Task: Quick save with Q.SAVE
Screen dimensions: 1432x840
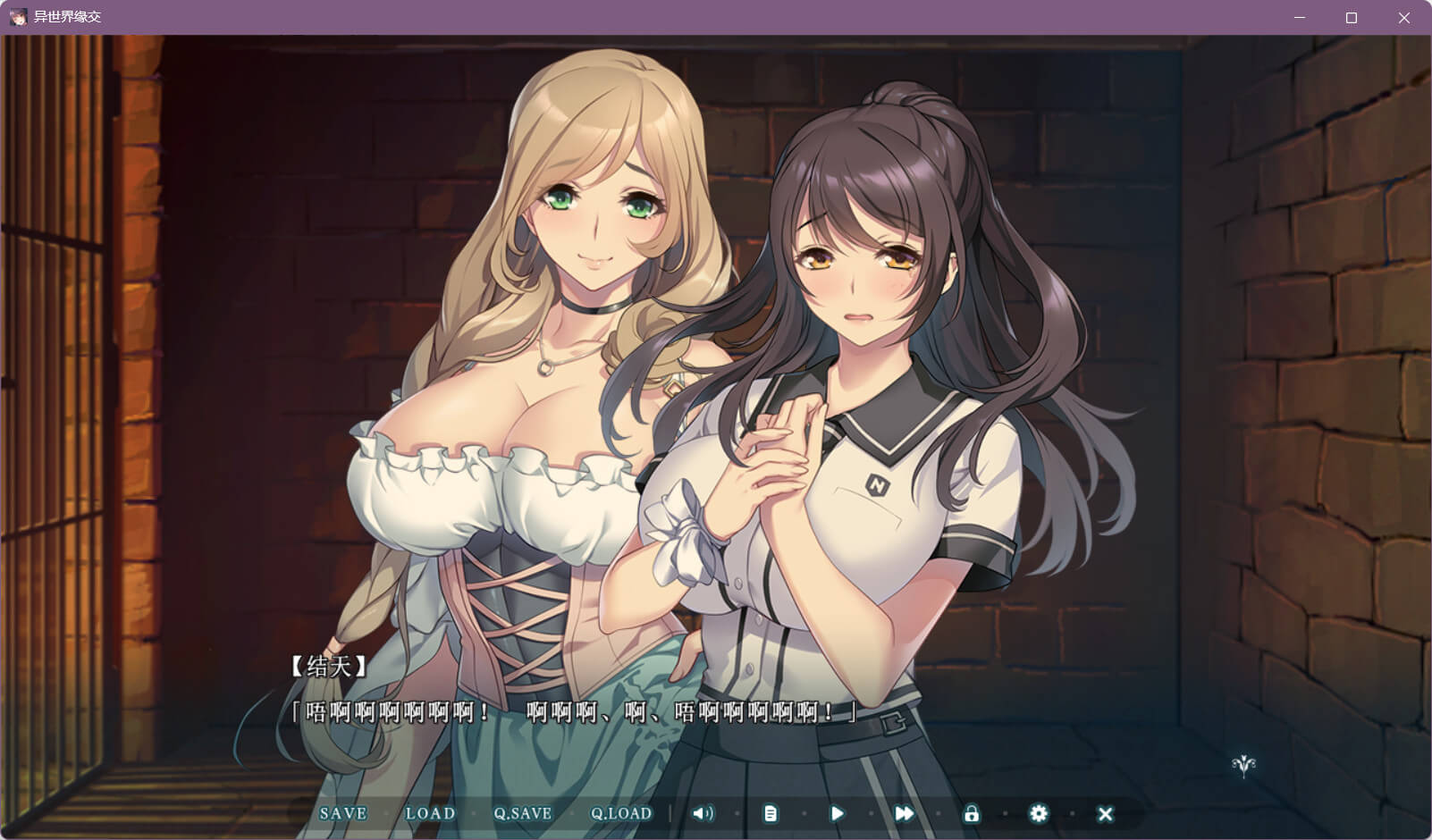Action: click(x=523, y=813)
